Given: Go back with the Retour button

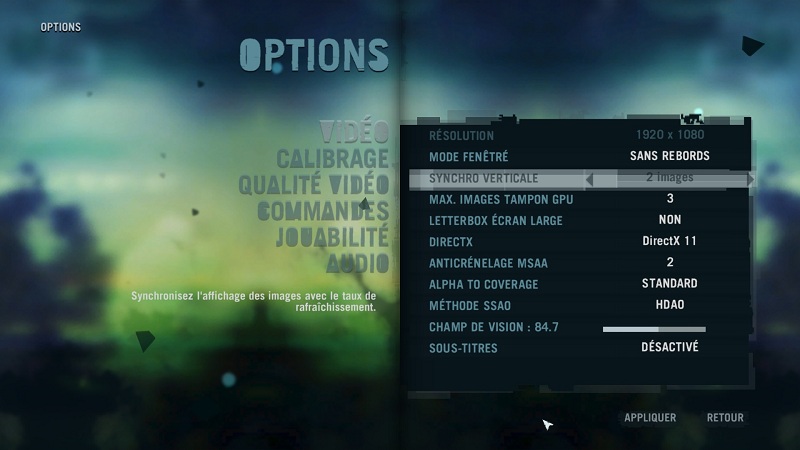Looking at the screenshot, I should (725, 418).
